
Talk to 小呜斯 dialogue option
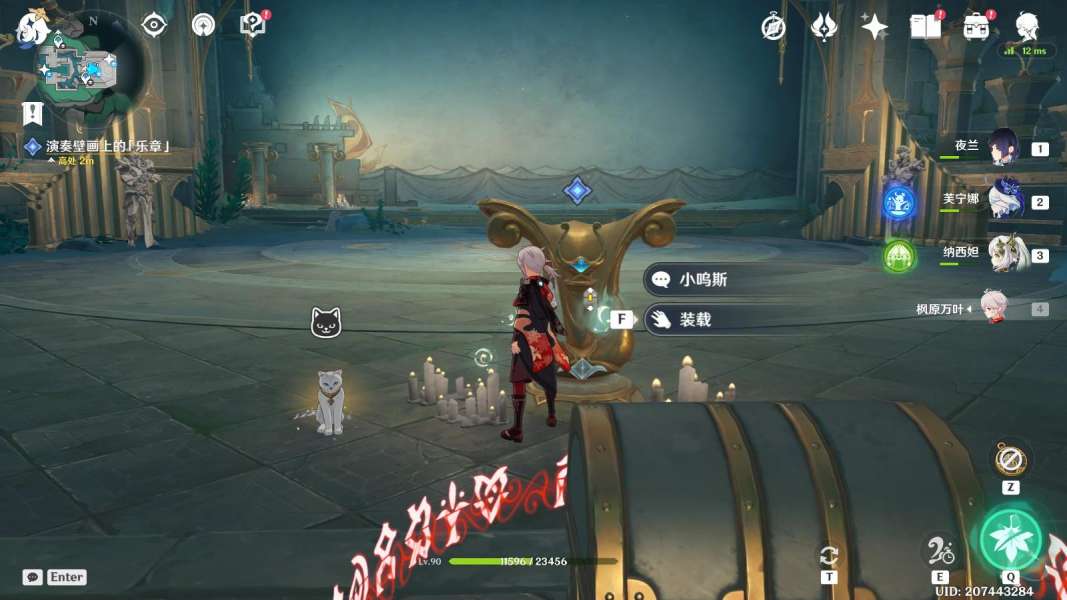tap(702, 280)
